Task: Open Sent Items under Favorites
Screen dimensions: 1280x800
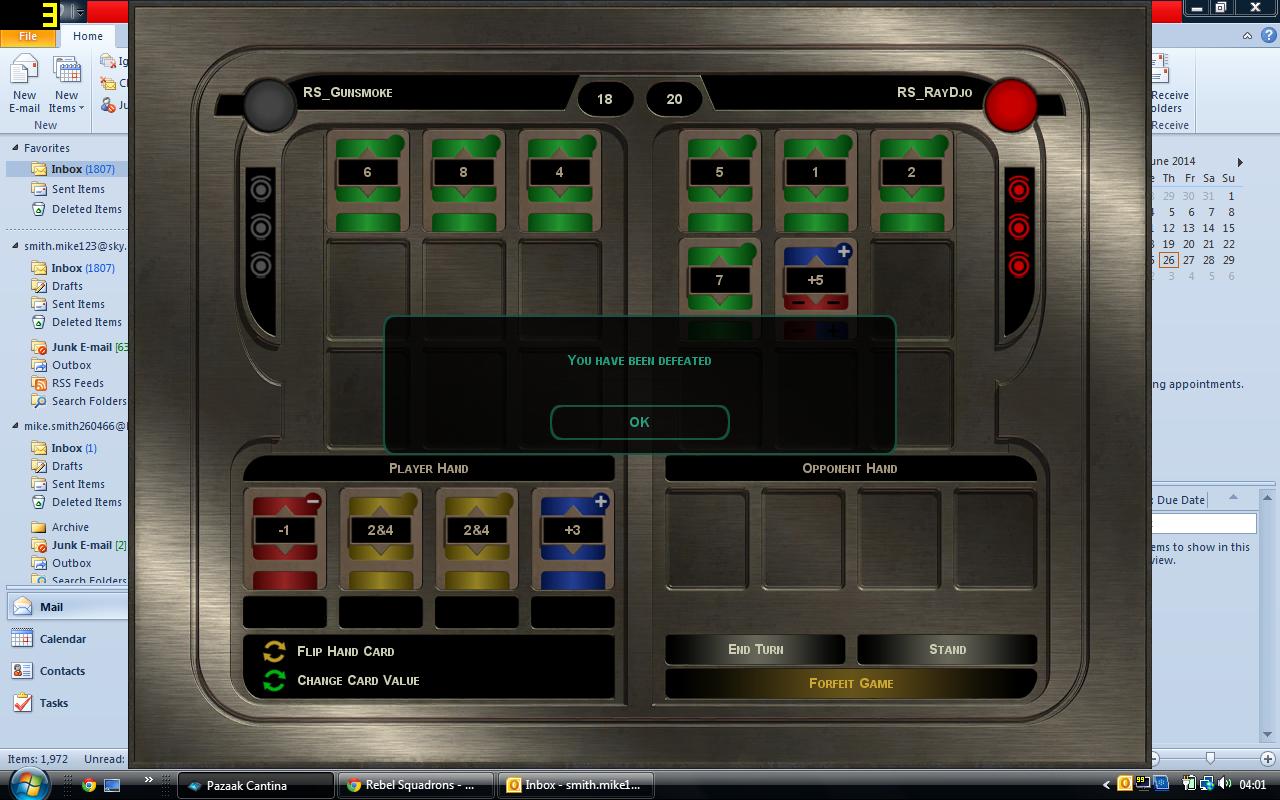Action: click(x=78, y=189)
